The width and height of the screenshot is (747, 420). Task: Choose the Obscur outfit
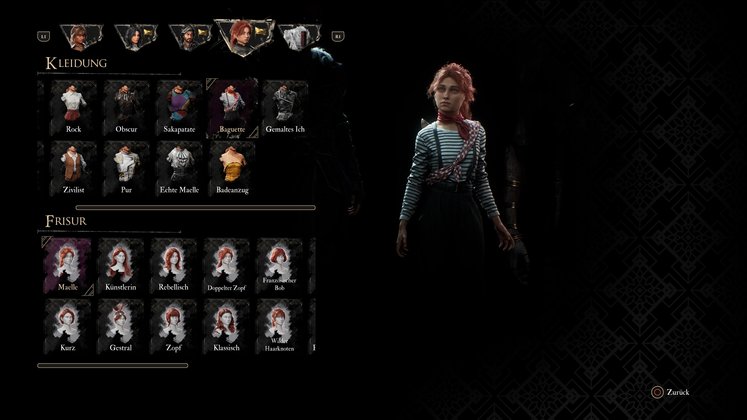click(x=126, y=106)
